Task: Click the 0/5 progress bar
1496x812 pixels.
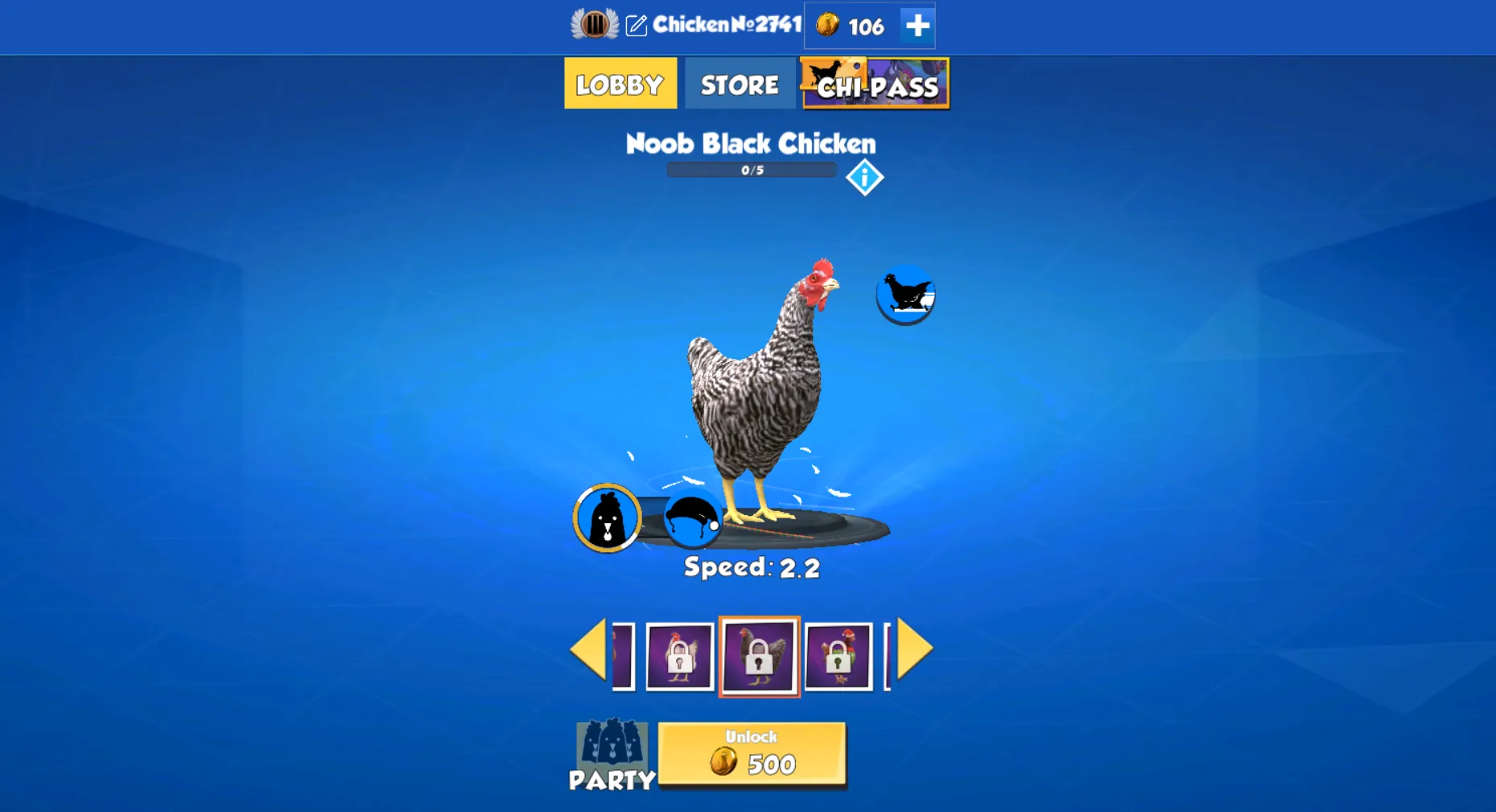Action: (x=752, y=169)
